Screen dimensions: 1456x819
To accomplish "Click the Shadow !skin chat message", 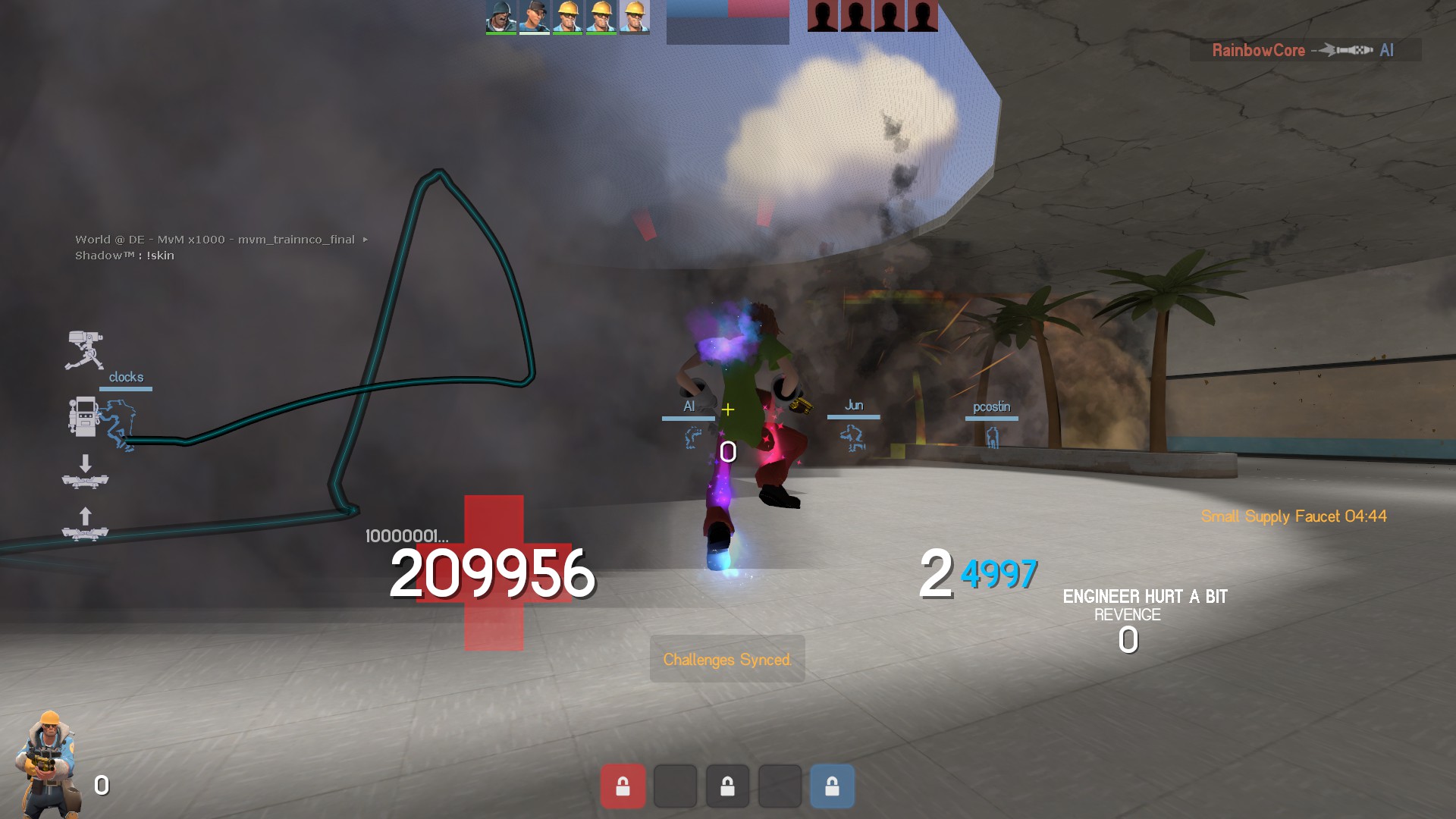I will [x=124, y=256].
